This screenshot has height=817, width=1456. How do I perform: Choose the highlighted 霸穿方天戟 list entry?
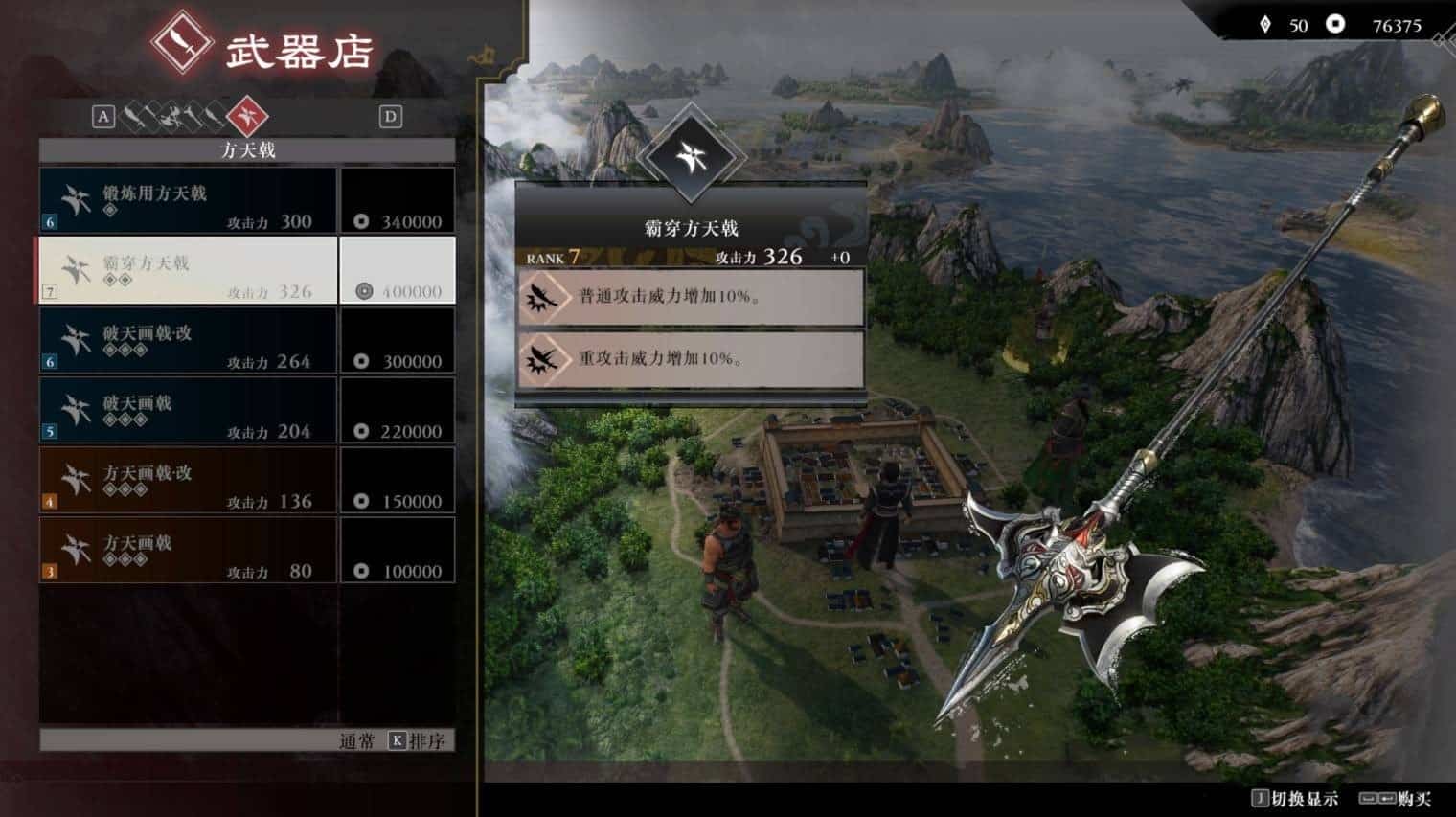[x=188, y=271]
